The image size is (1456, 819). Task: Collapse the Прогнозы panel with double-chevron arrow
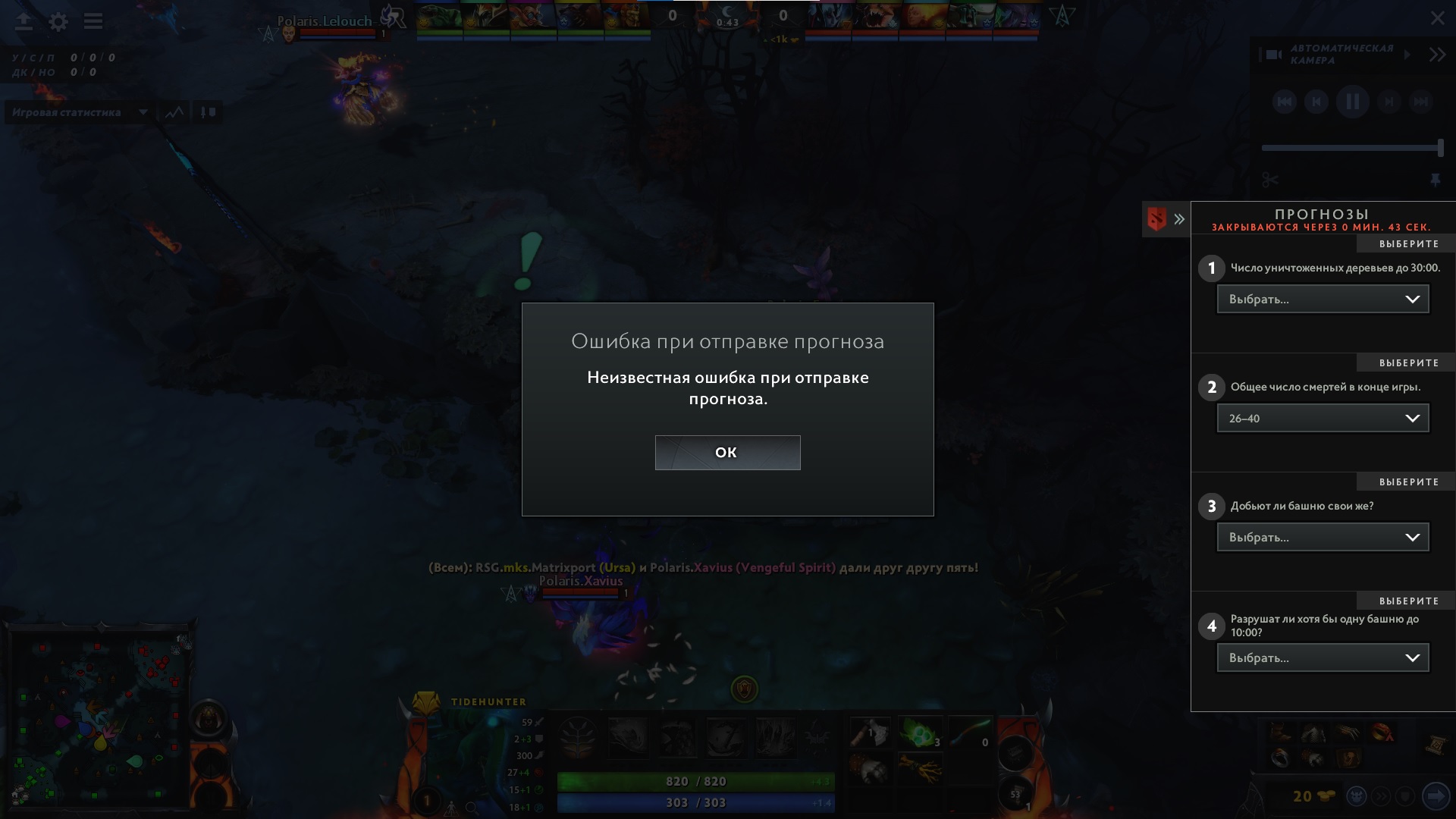point(1180,219)
